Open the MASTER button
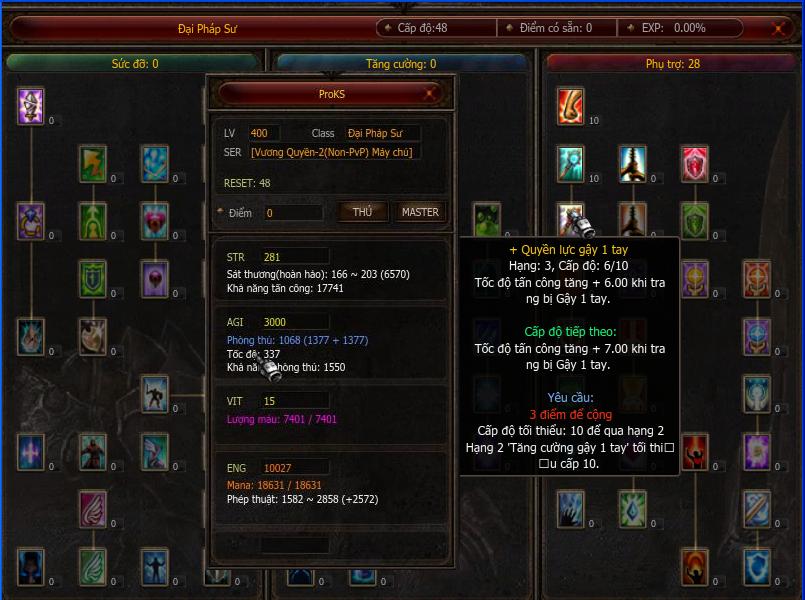The image size is (805, 600). [x=420, y=212]
